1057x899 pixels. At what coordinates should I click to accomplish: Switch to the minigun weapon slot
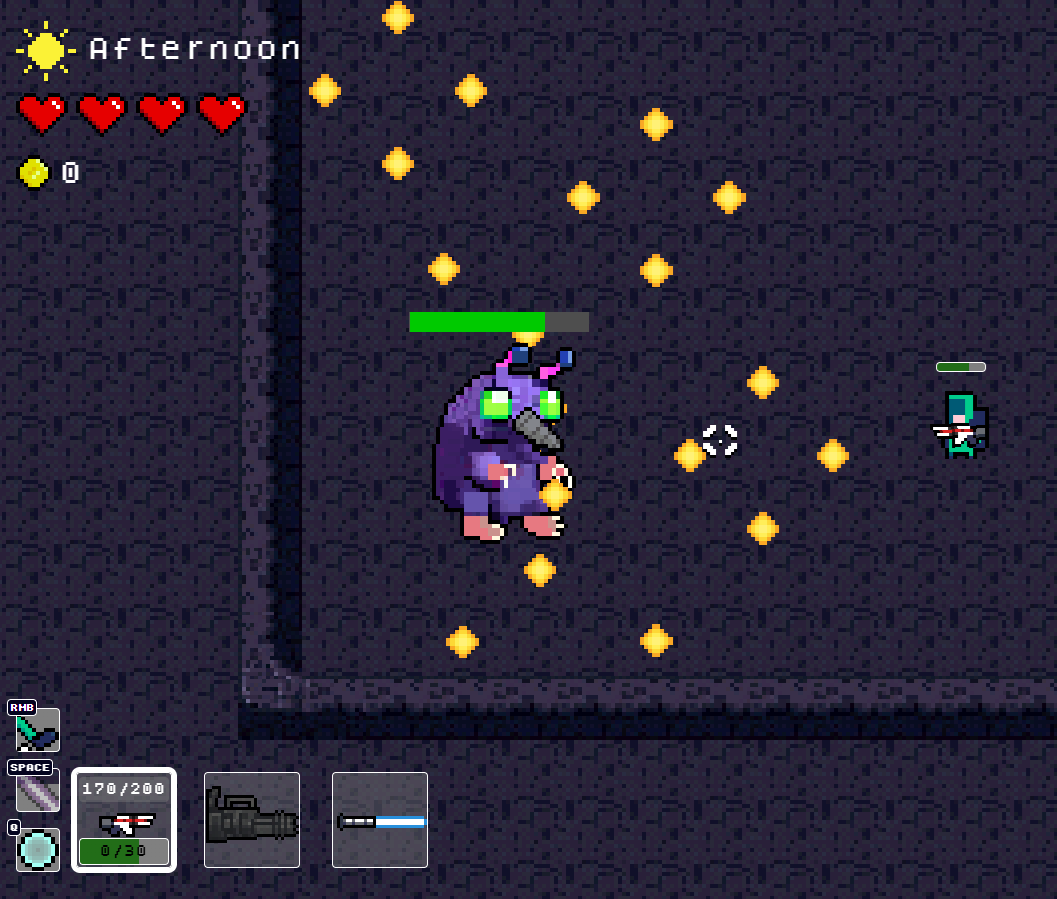tap(252, 820)
